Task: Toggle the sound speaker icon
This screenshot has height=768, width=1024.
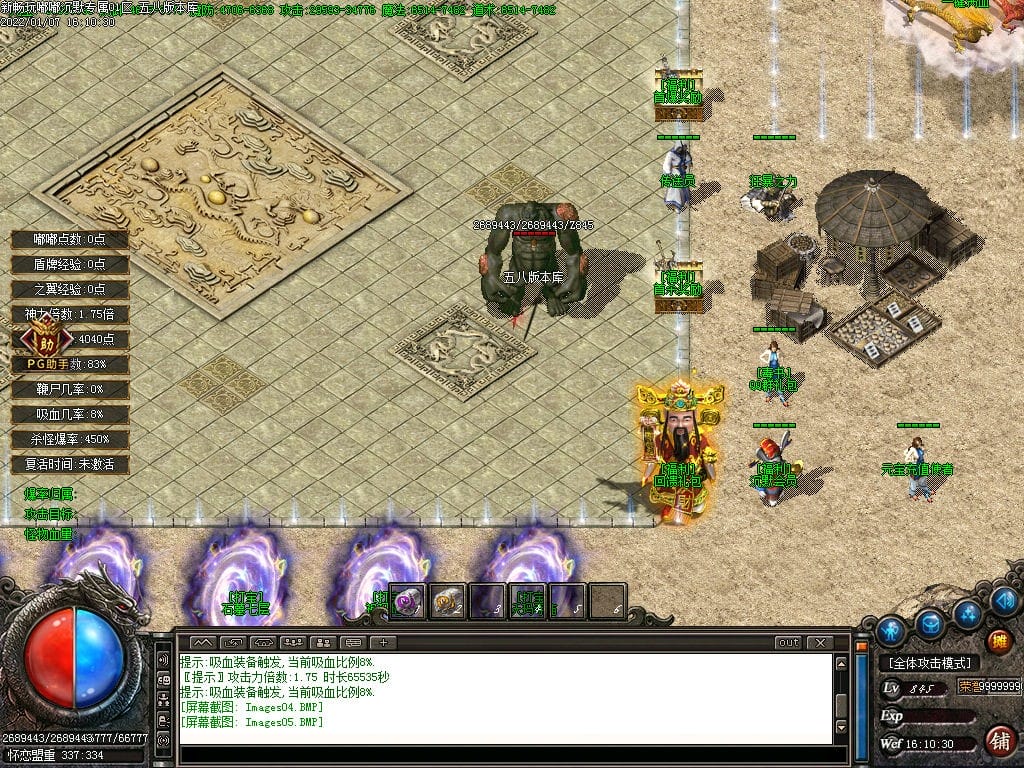Action: coord(1006,600)
